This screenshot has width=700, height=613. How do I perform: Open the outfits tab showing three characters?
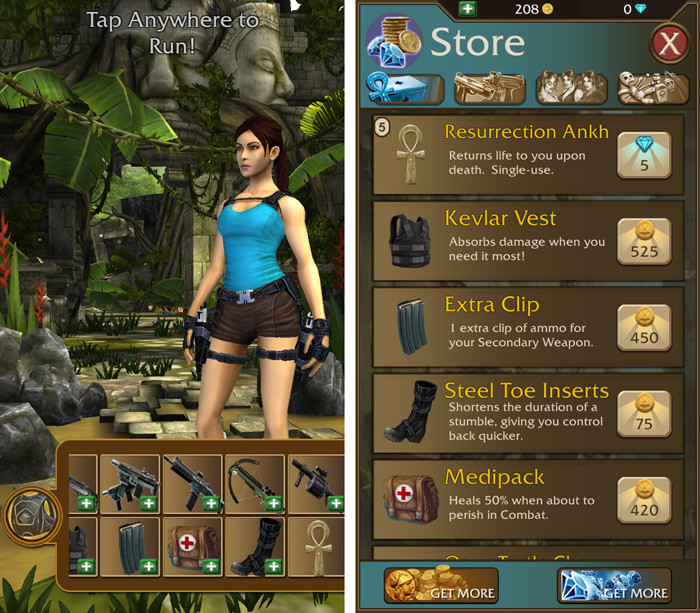[x=570, y=88]
